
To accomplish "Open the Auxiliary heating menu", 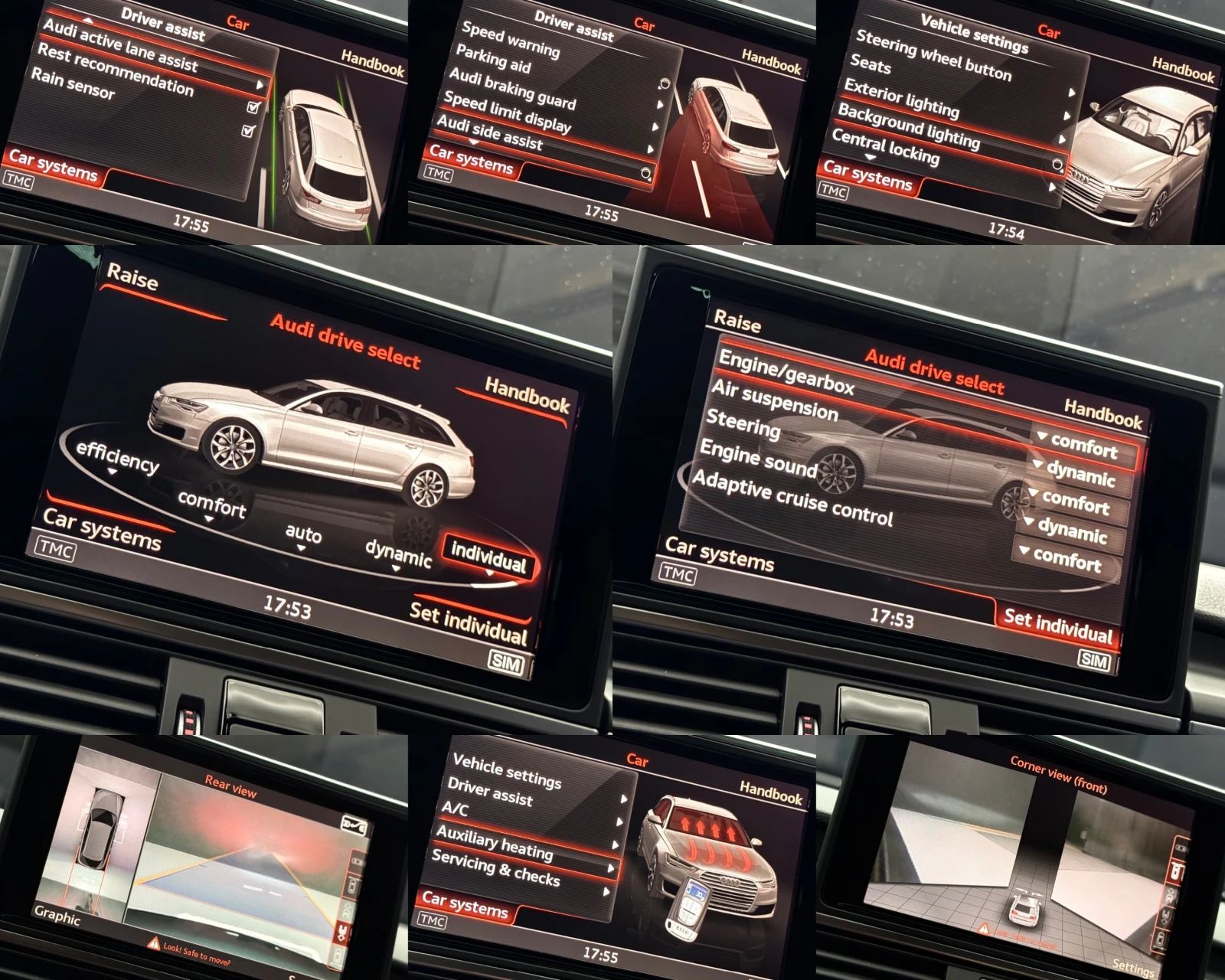I will coord(495,842).
